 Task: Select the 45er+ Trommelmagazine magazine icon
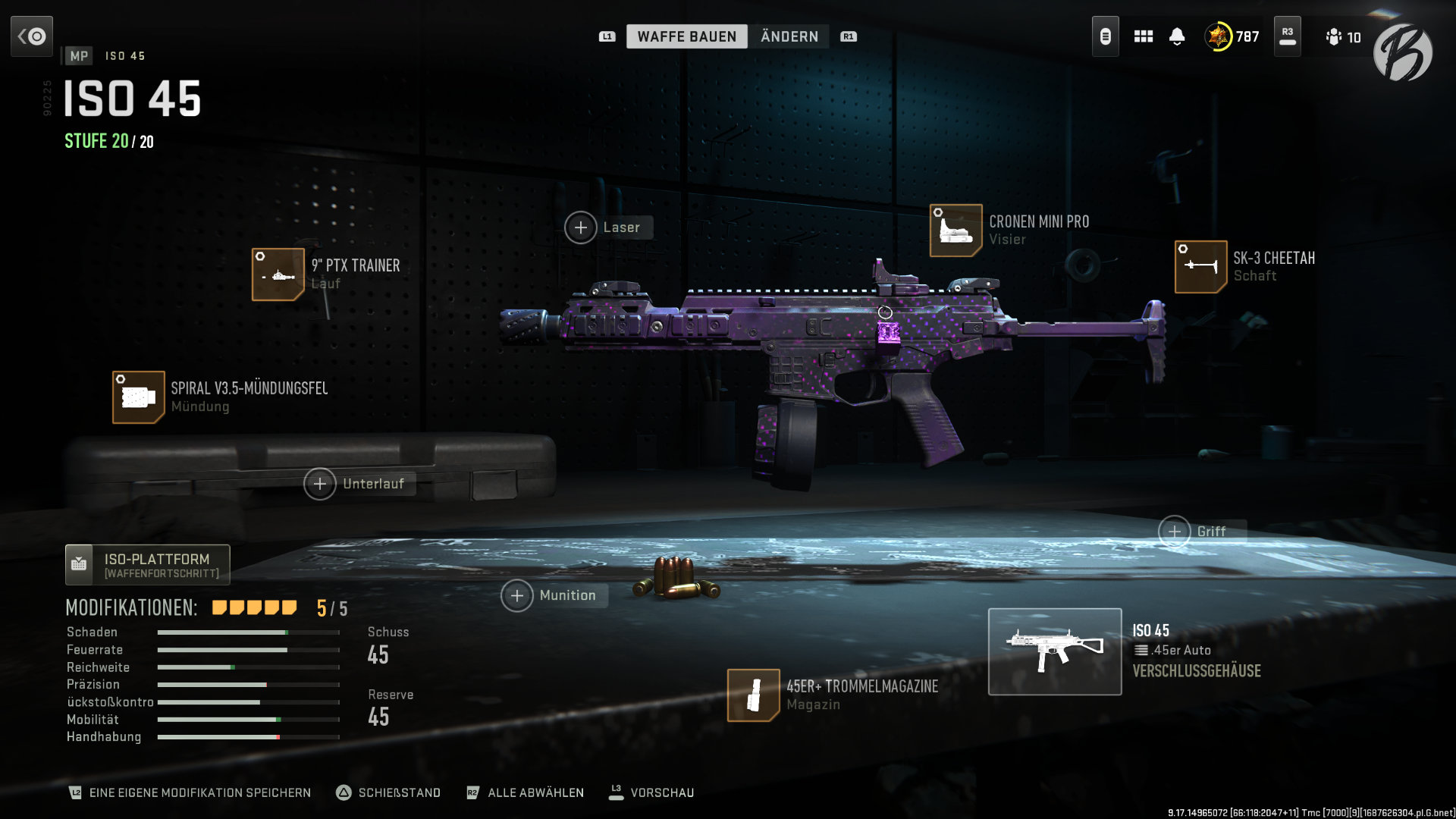click(754, 695)
